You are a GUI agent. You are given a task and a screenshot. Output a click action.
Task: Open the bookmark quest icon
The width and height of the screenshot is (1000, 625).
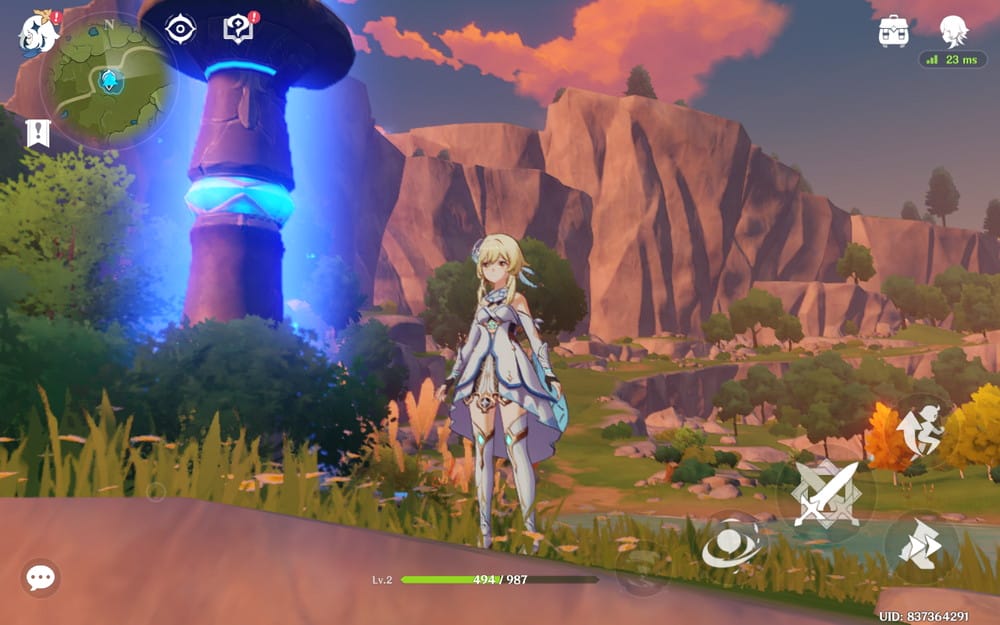coord(38,133)
